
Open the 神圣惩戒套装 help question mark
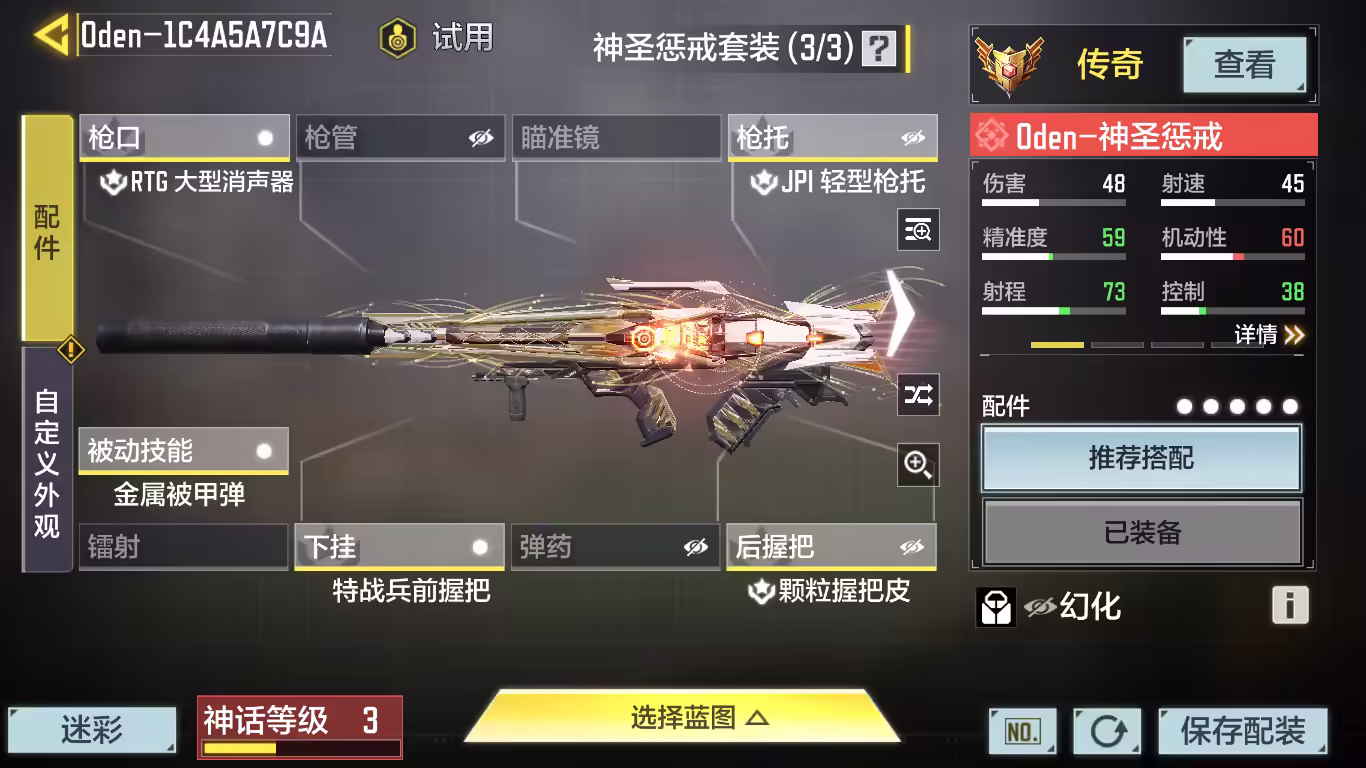pyautogui.click(x=879, y=47)
